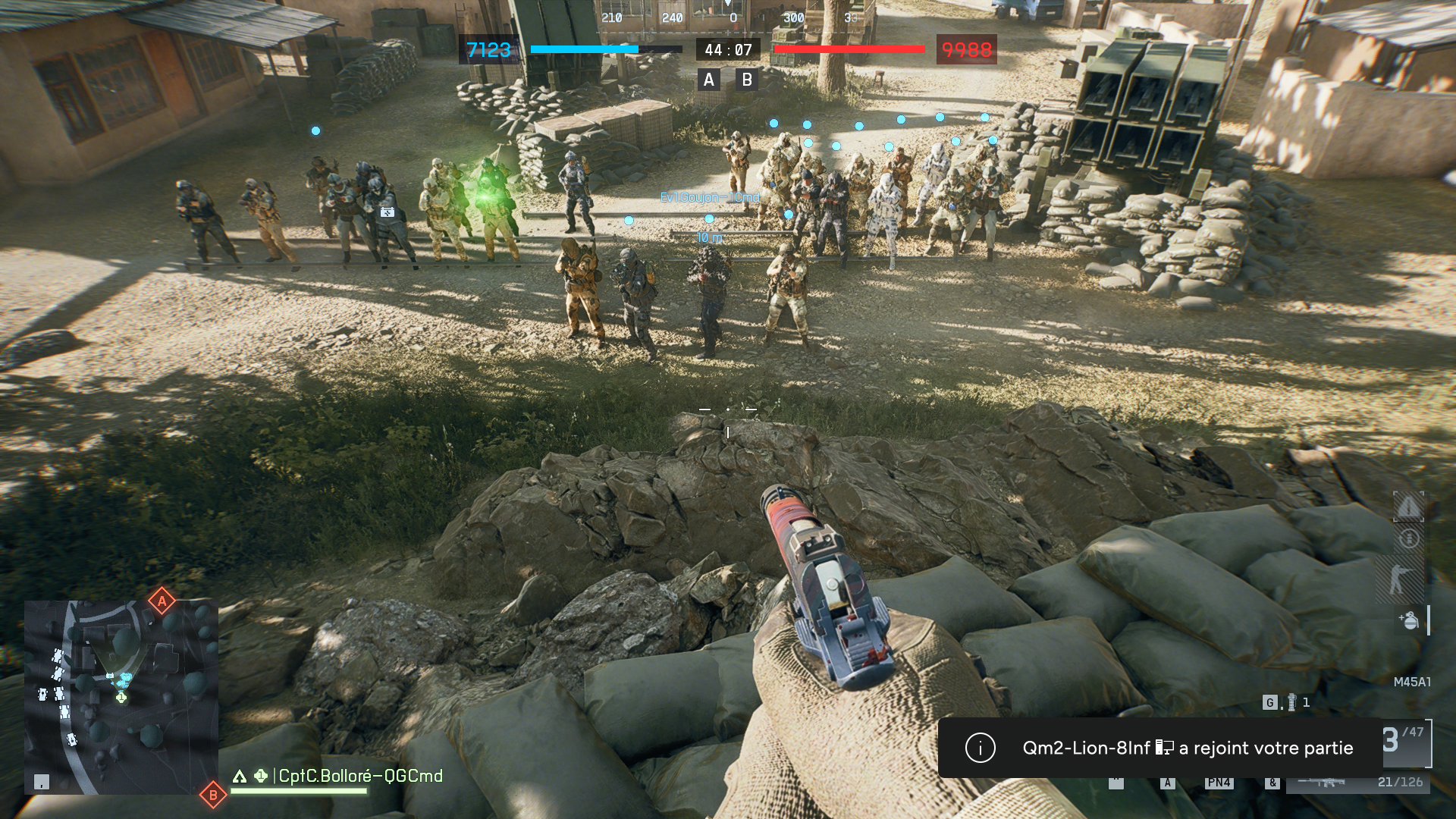Click objective B flag under the timer
Viewport: 1456px width, 819px height.
pos(747,80)
